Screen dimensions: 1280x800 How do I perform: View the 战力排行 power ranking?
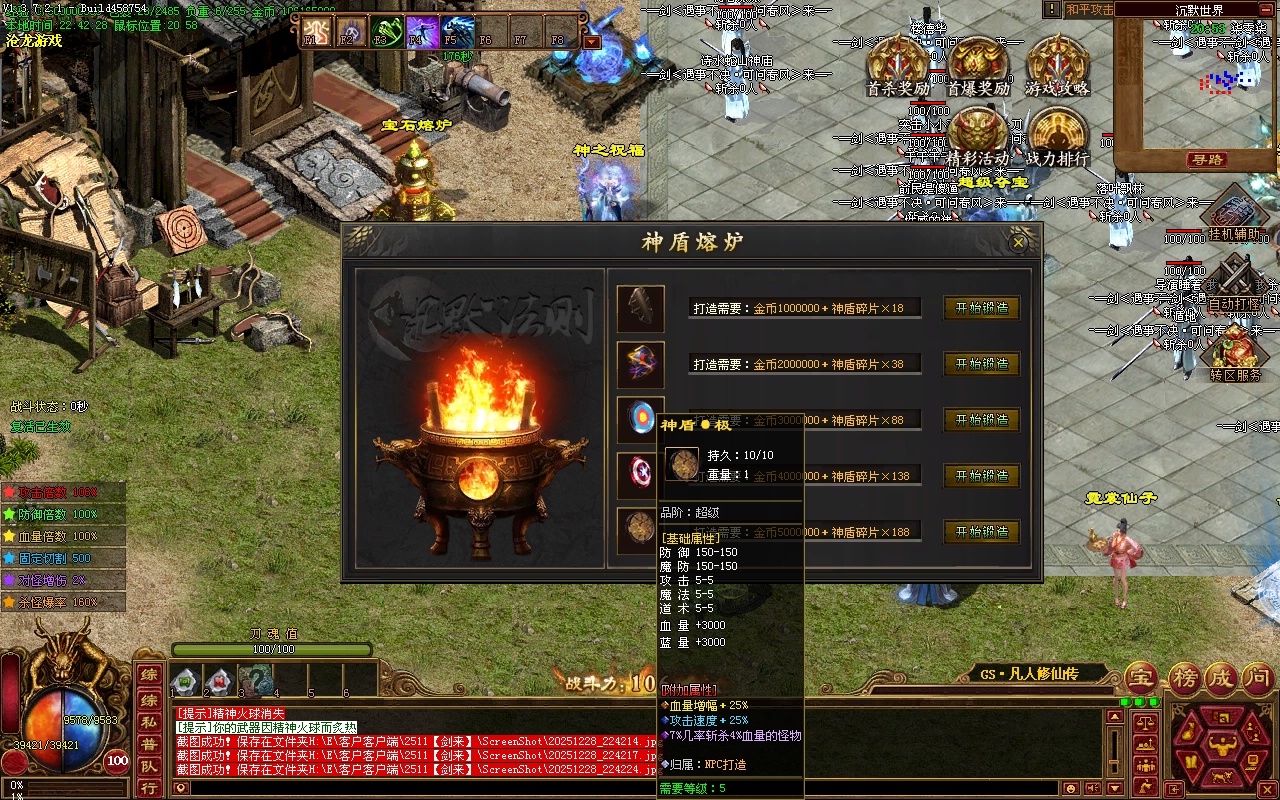1057,135
